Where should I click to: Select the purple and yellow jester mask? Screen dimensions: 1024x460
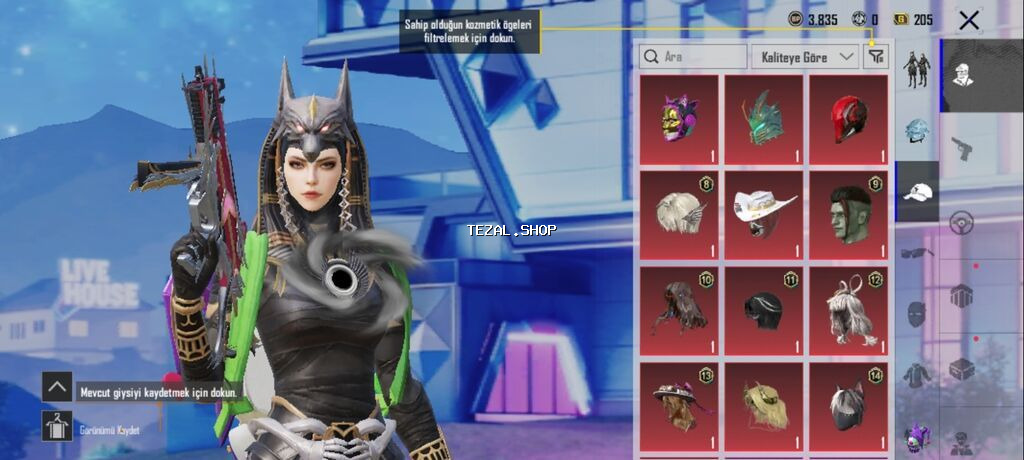point(679,120)
